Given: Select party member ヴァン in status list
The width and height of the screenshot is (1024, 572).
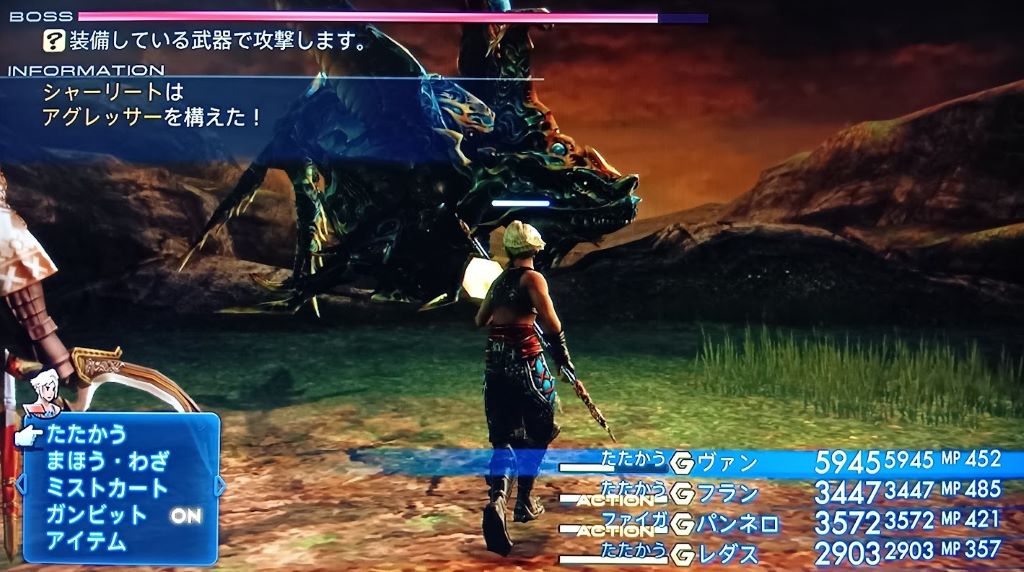Looking at the screenshot, I should 727,464.
